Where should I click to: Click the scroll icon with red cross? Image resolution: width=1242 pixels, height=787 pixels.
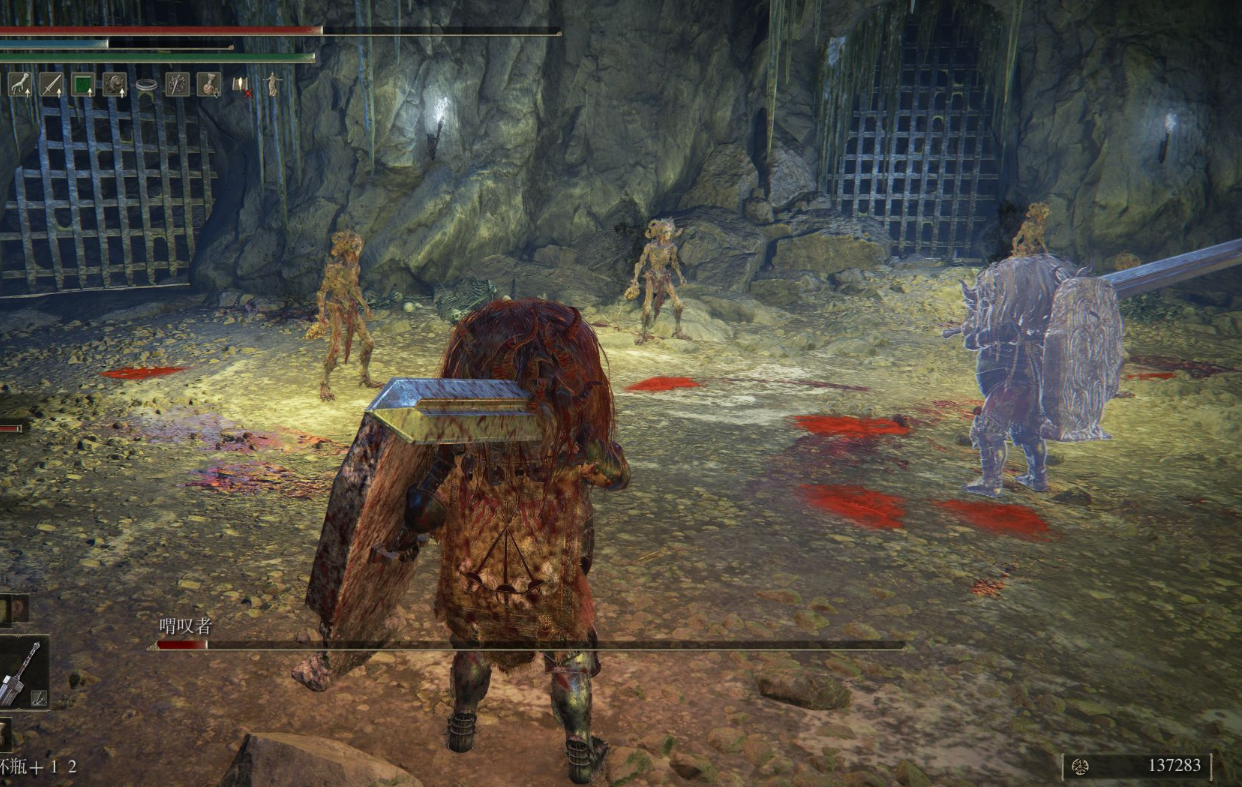(241, 85)
